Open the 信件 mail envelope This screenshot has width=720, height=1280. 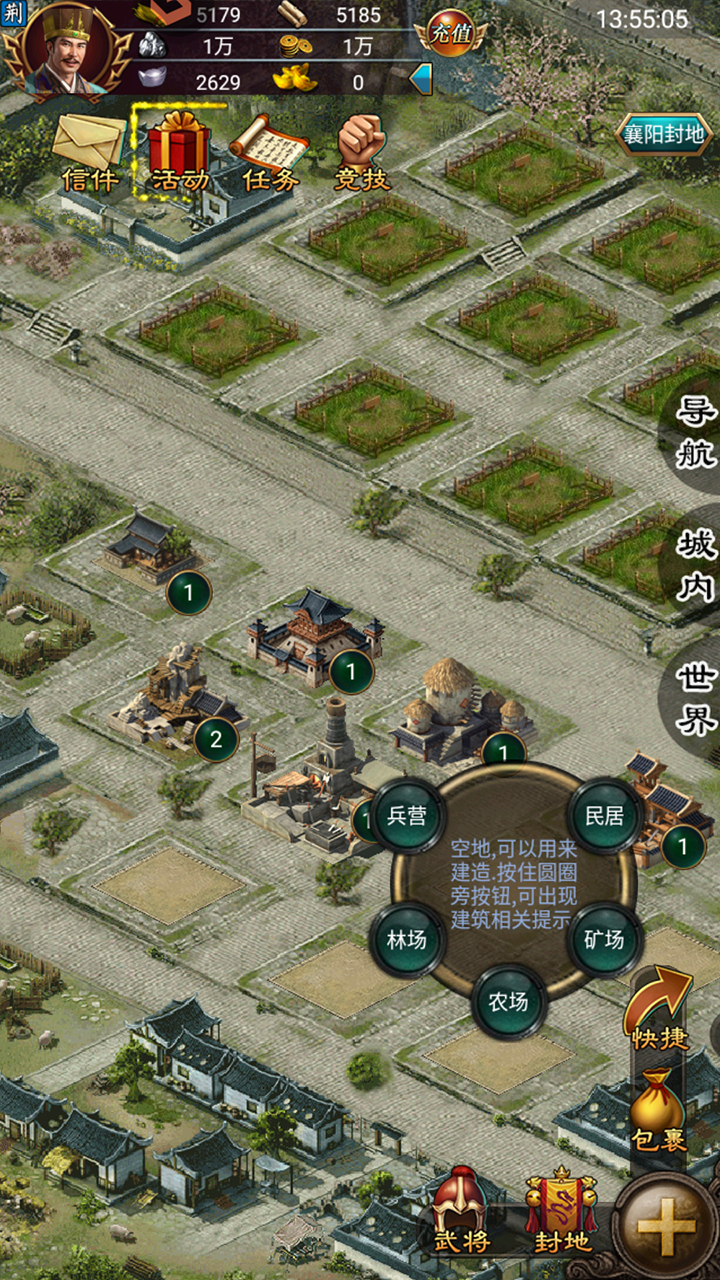[x=89, y=150]
